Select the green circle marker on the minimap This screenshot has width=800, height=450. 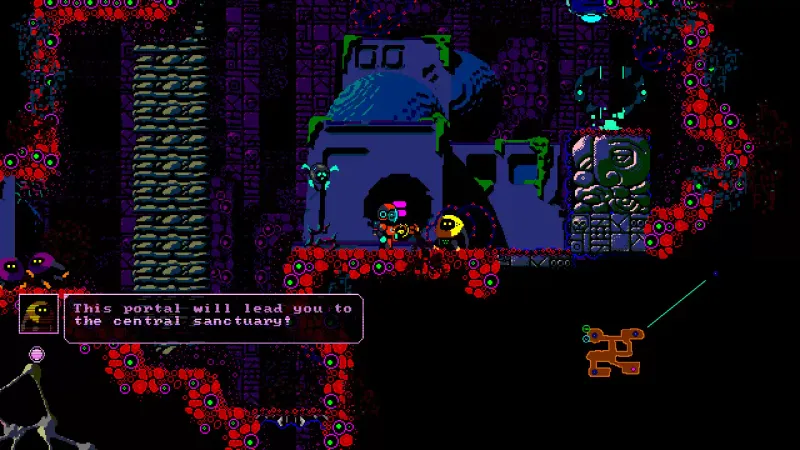pyautogui.click(x=586, y=329)
